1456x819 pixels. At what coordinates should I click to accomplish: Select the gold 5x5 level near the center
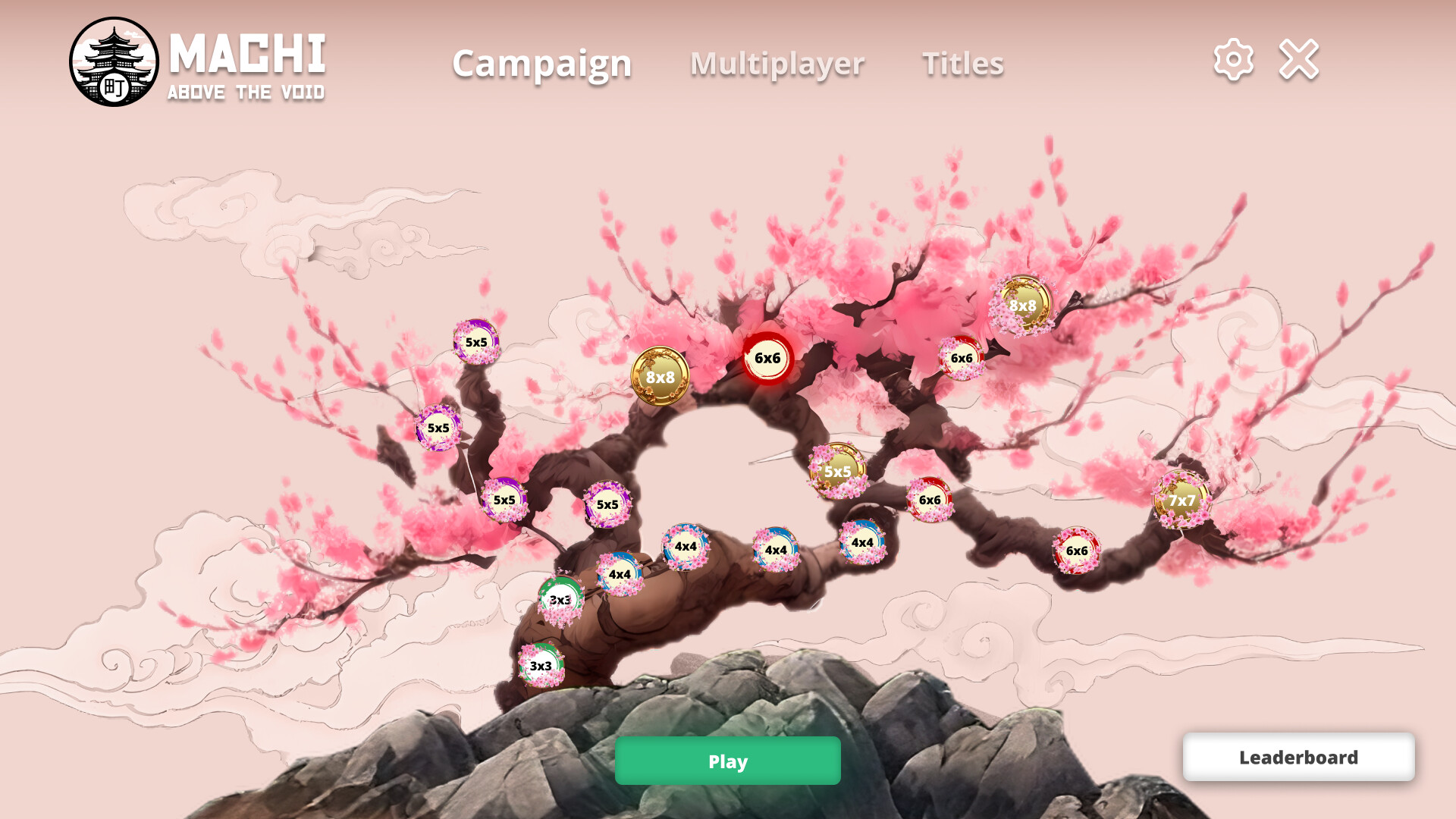pos(838,472)
